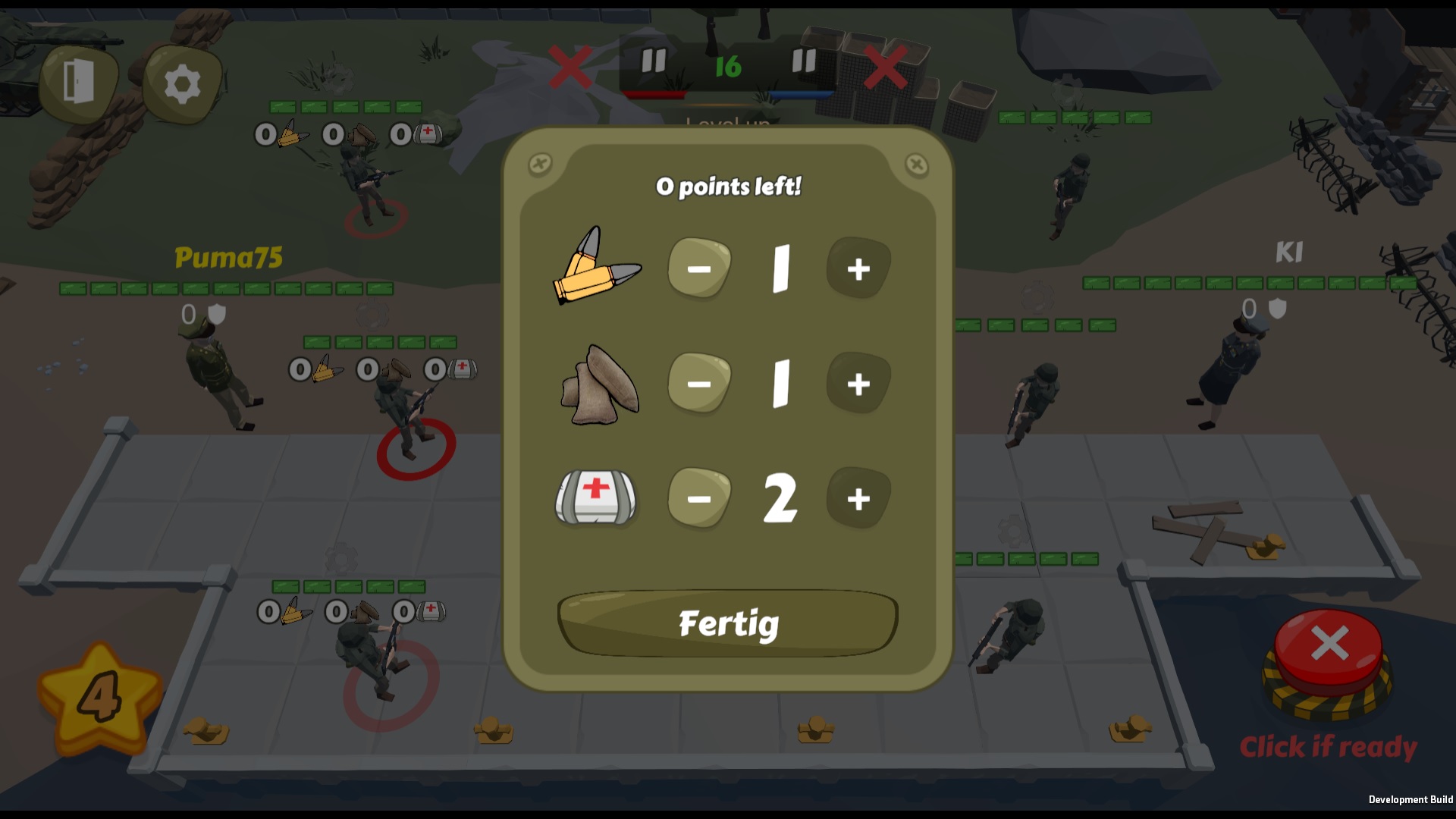Select the ammunition bullets icon in the dialog
This screenshot has height=819, width=1456.
(x=596, y=266)
